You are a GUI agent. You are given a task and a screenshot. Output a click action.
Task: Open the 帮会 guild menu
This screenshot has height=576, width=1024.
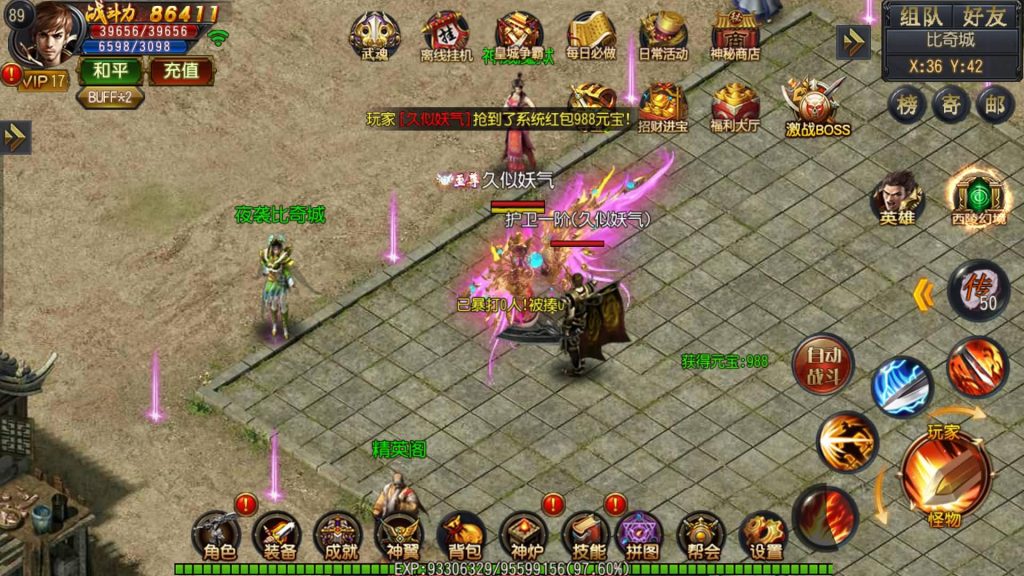click(703, 535)
